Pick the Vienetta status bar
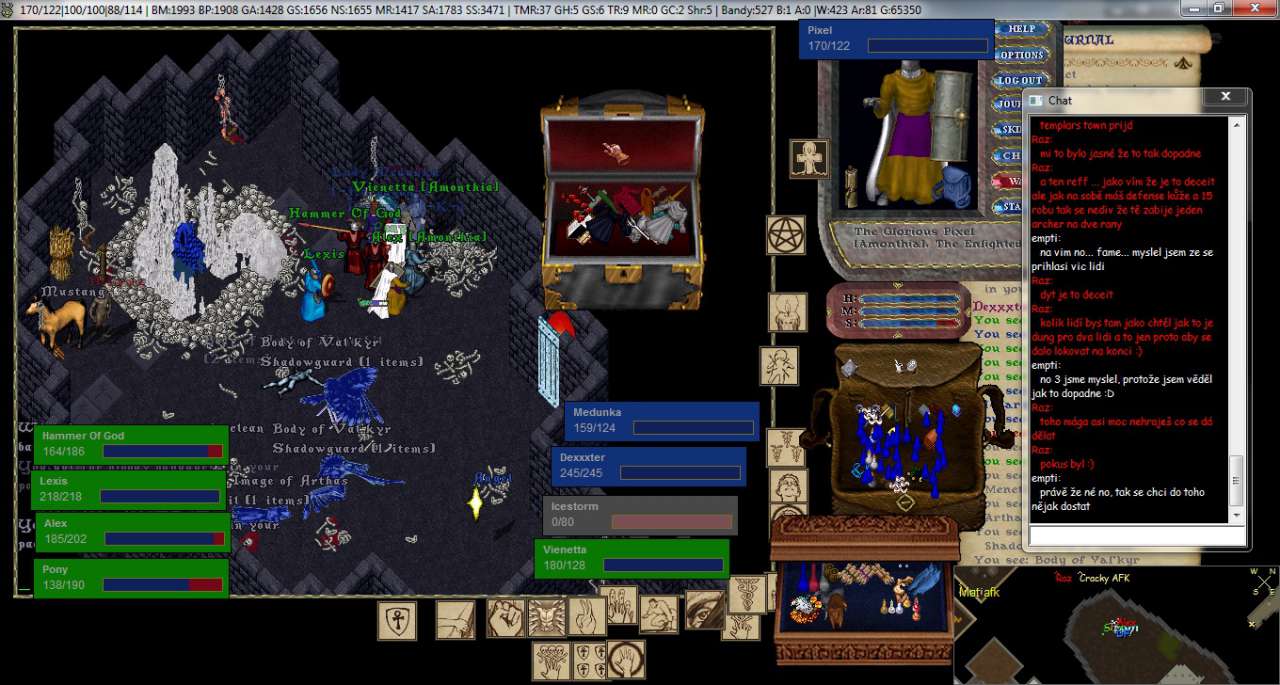 [x=631, y=557]
